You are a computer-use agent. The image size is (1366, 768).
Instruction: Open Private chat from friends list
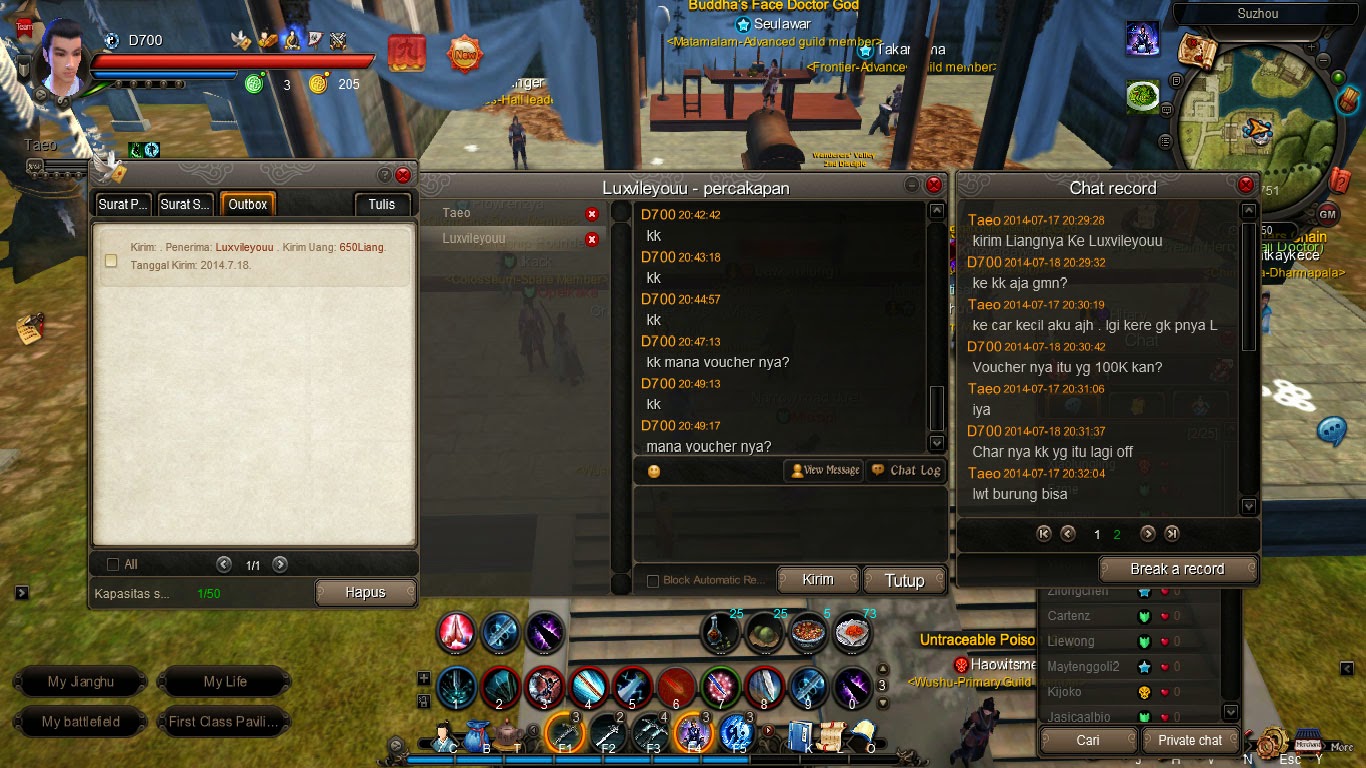tap(1190, 740)
